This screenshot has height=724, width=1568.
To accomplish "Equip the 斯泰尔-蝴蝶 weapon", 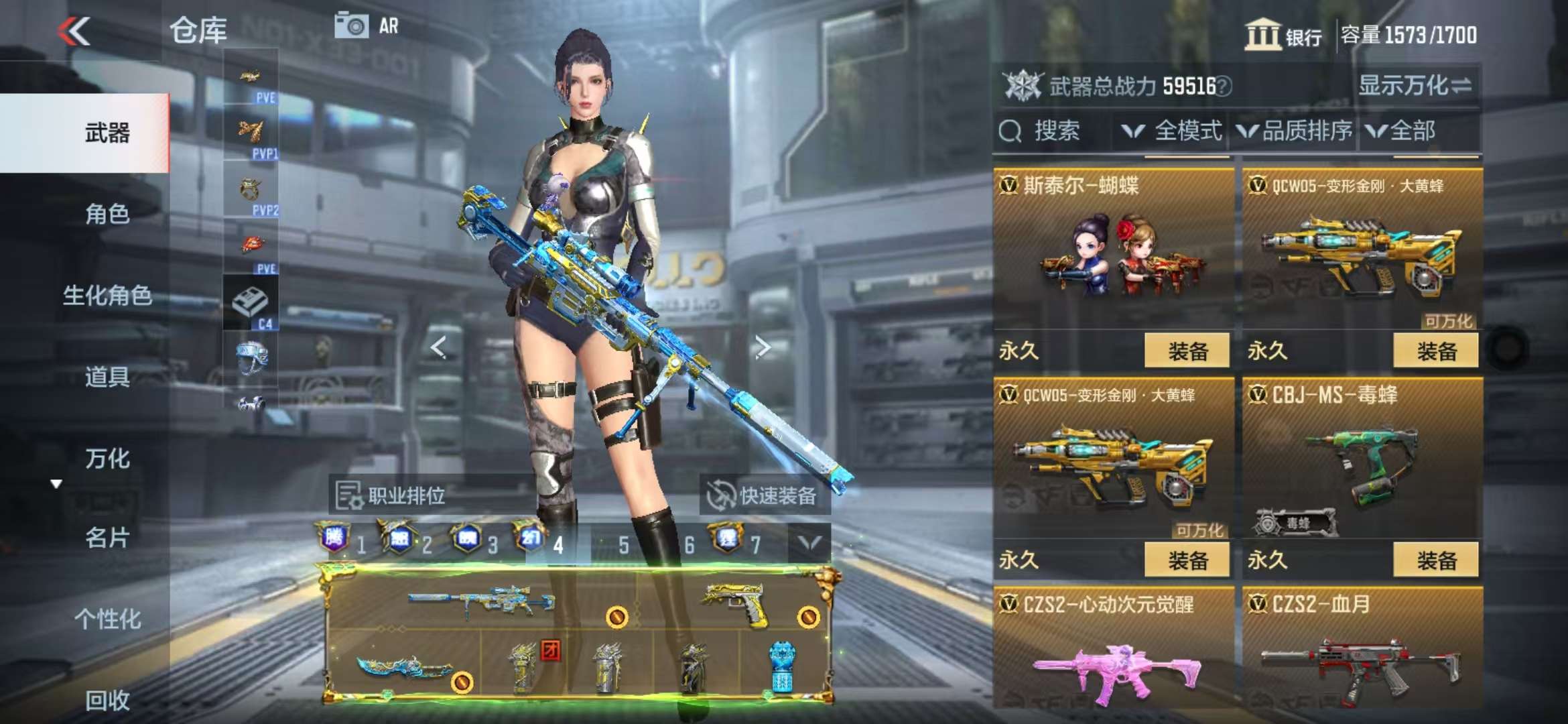I will 1187,351.
